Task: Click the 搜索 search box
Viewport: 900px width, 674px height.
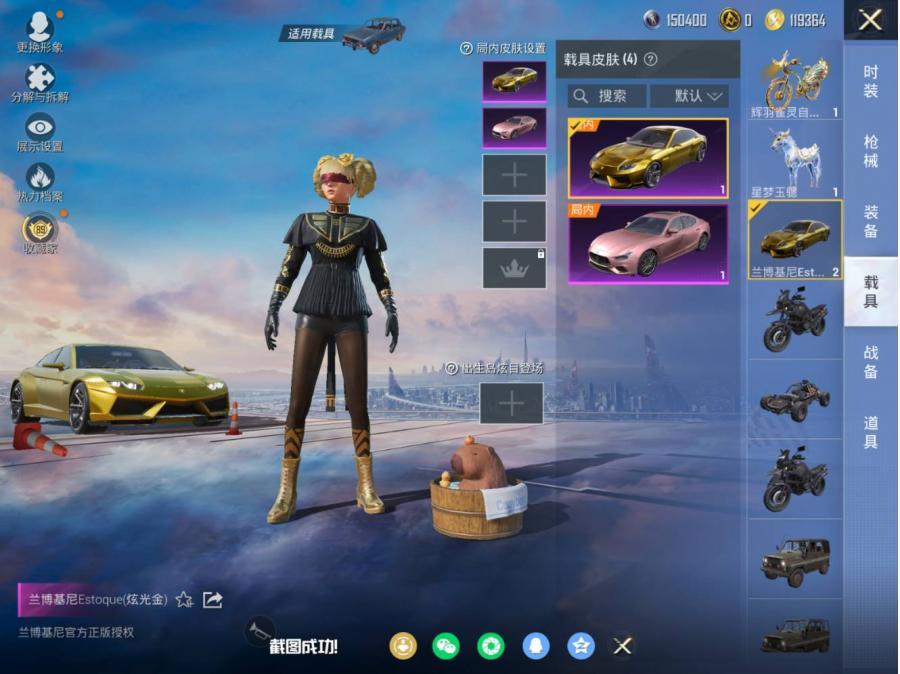Action: [607, 96]
